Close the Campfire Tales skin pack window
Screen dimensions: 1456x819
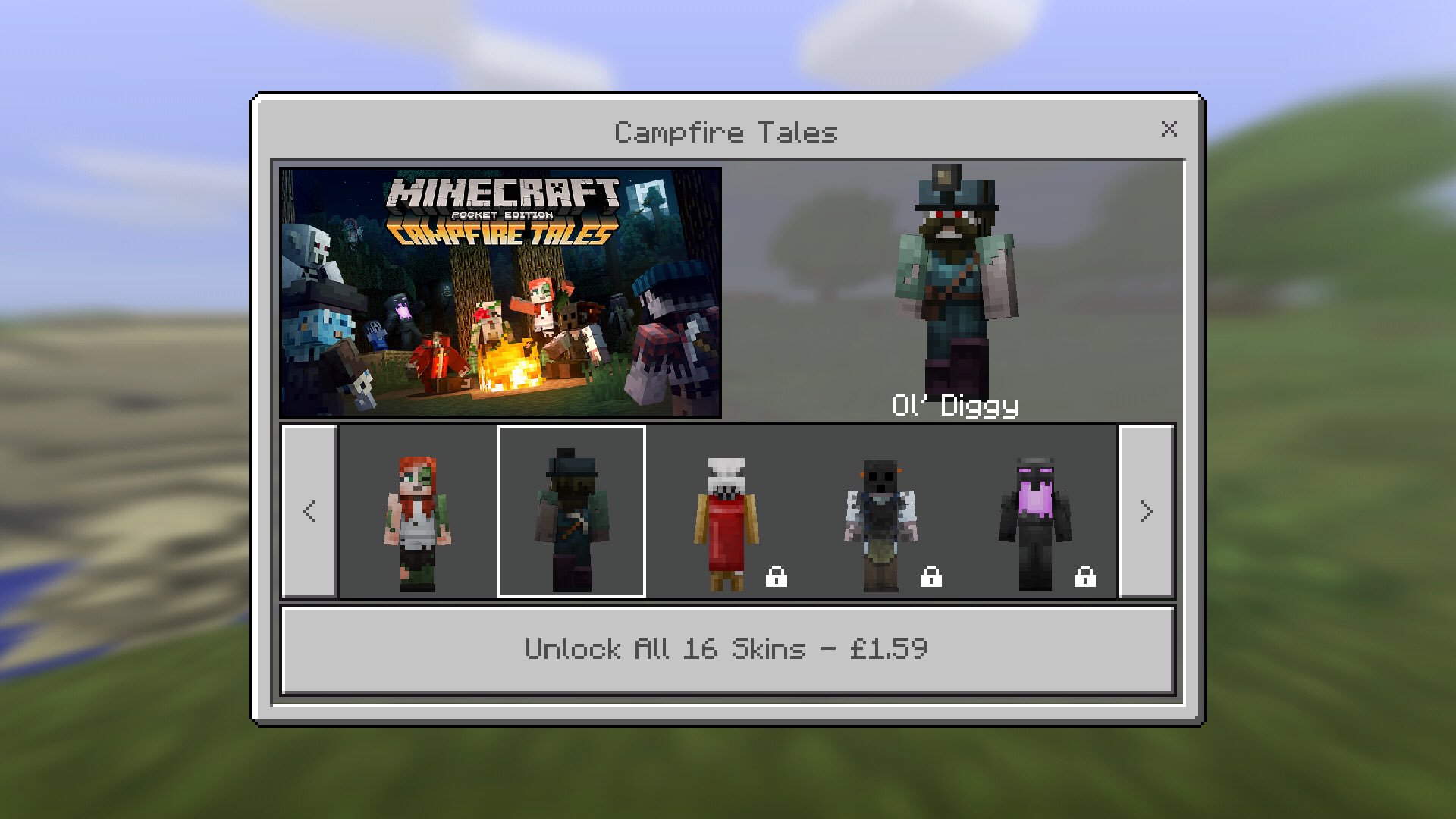click(x=1169, y=129)
